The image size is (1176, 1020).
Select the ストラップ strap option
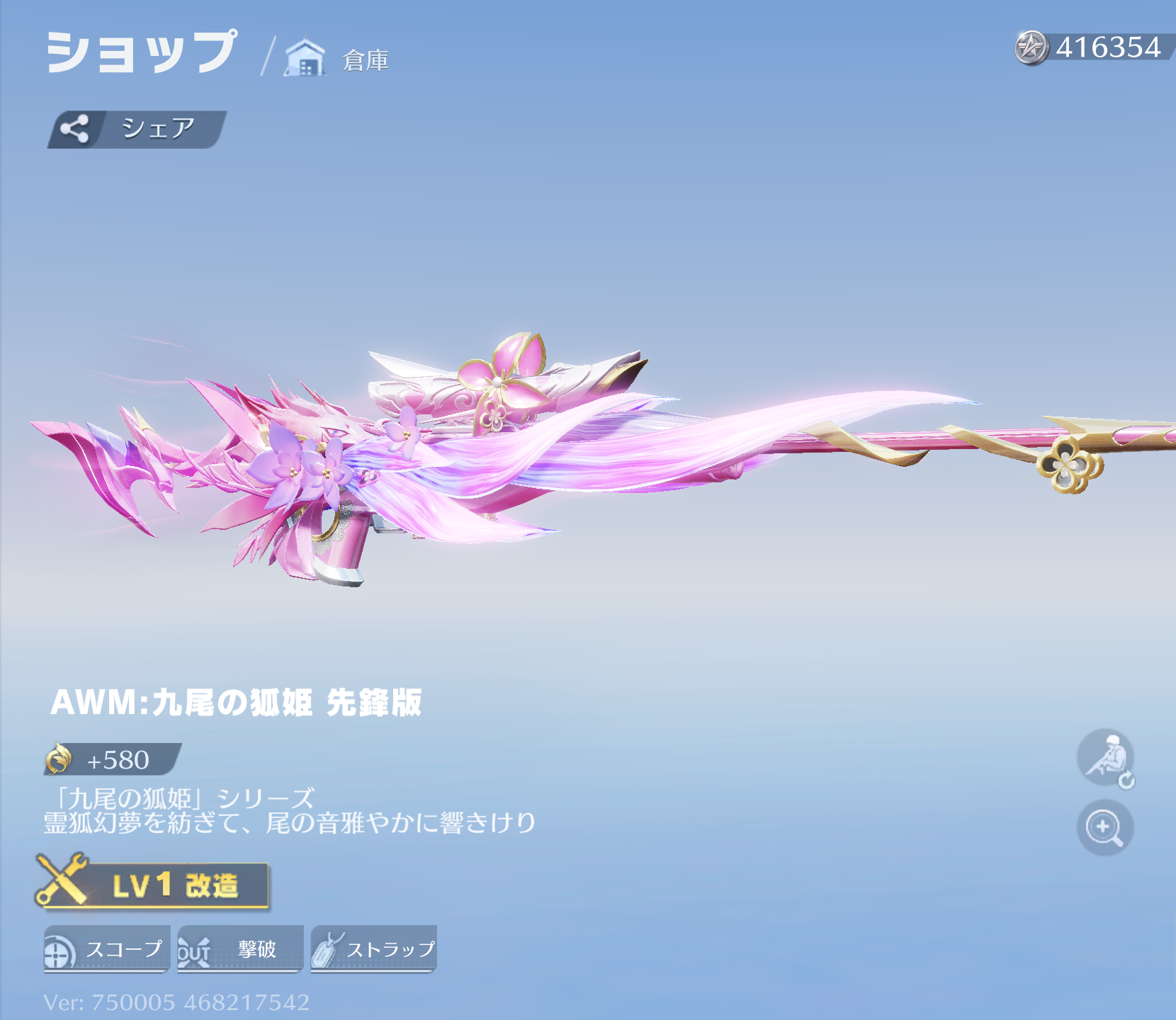373,949
